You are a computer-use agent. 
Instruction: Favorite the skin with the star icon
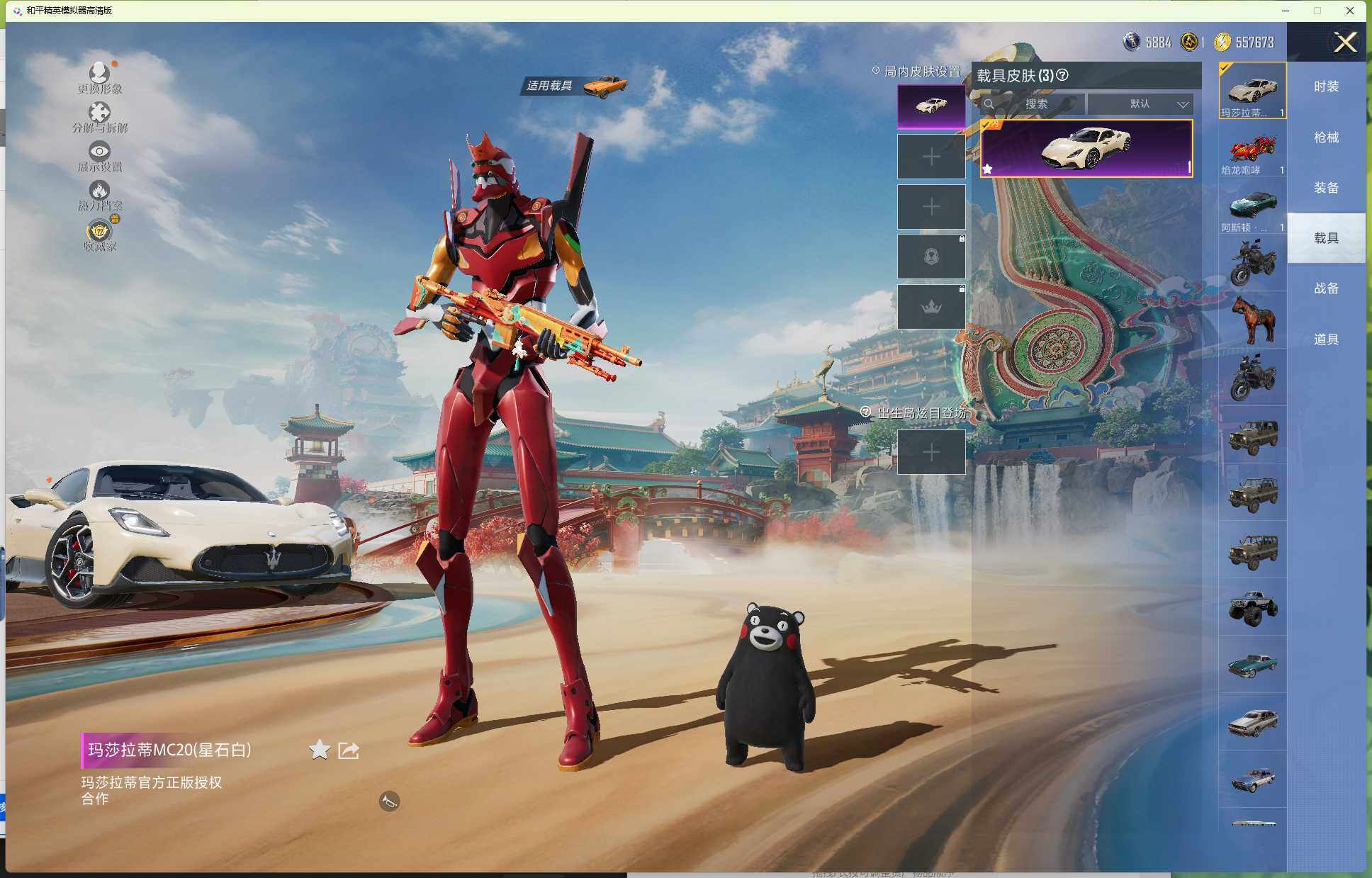[x=320, y=750]
